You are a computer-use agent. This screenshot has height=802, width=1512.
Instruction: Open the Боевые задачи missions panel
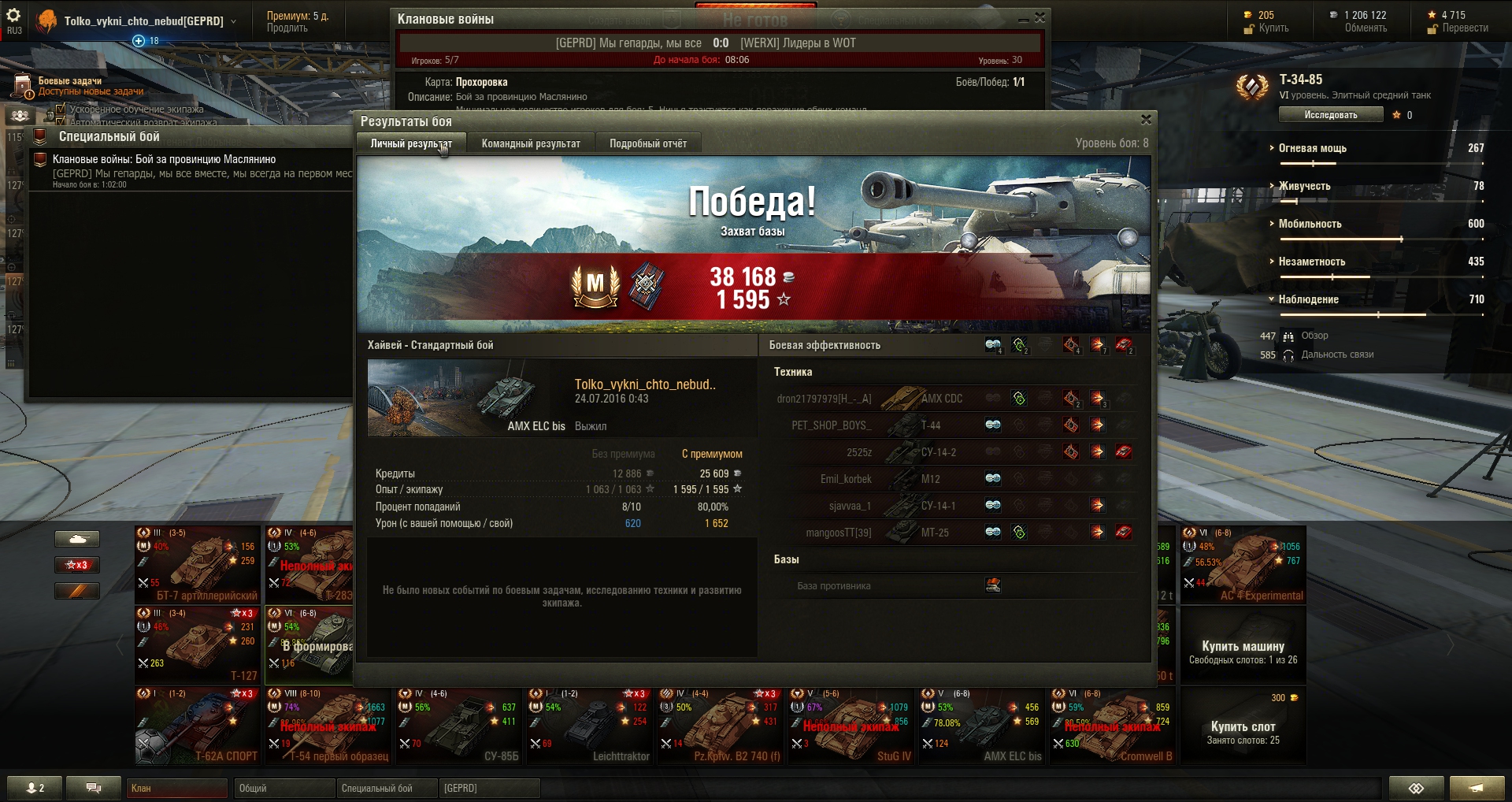tap(69, 81)
